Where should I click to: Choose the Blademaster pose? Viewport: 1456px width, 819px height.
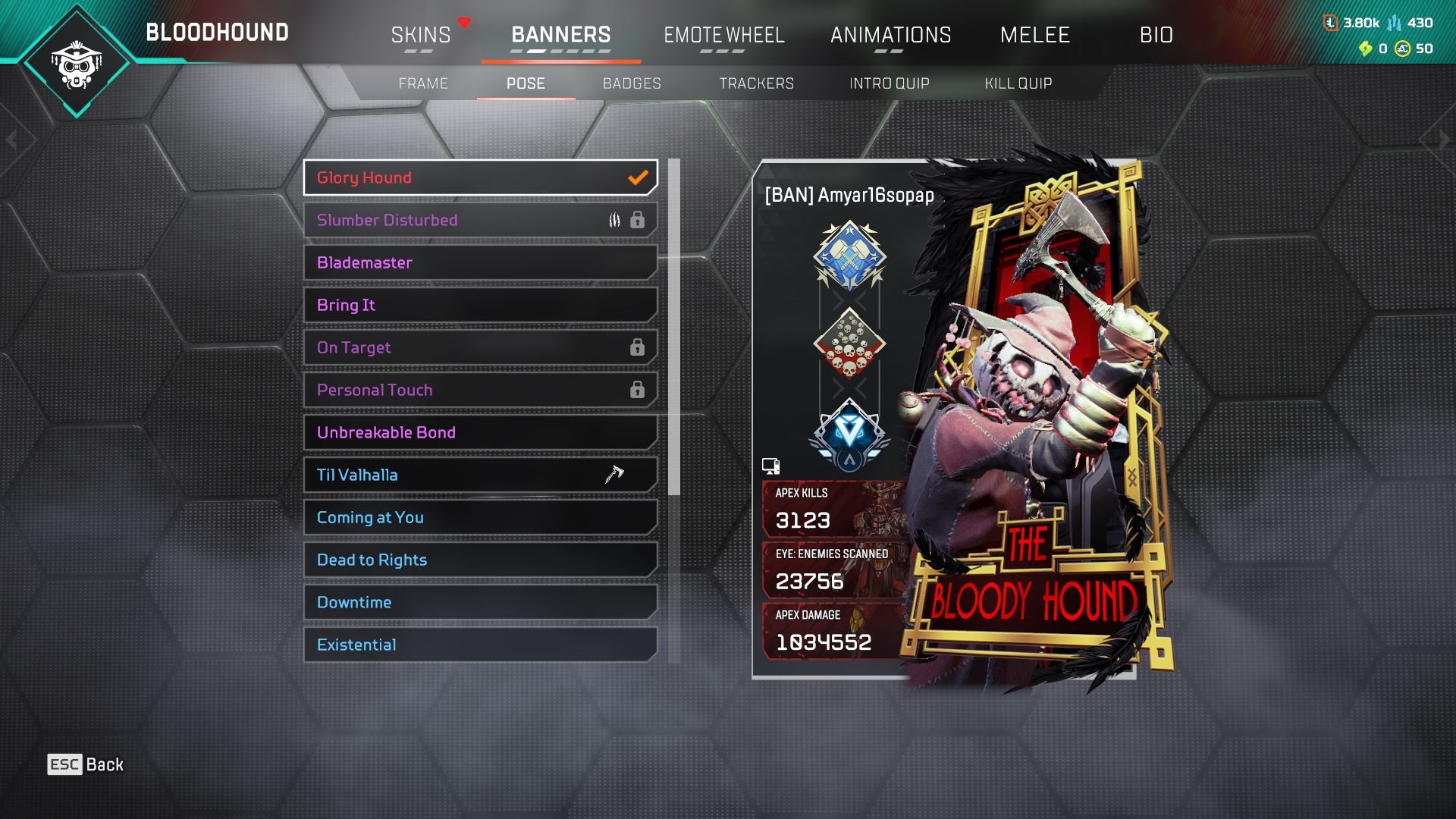click(480, 262)
